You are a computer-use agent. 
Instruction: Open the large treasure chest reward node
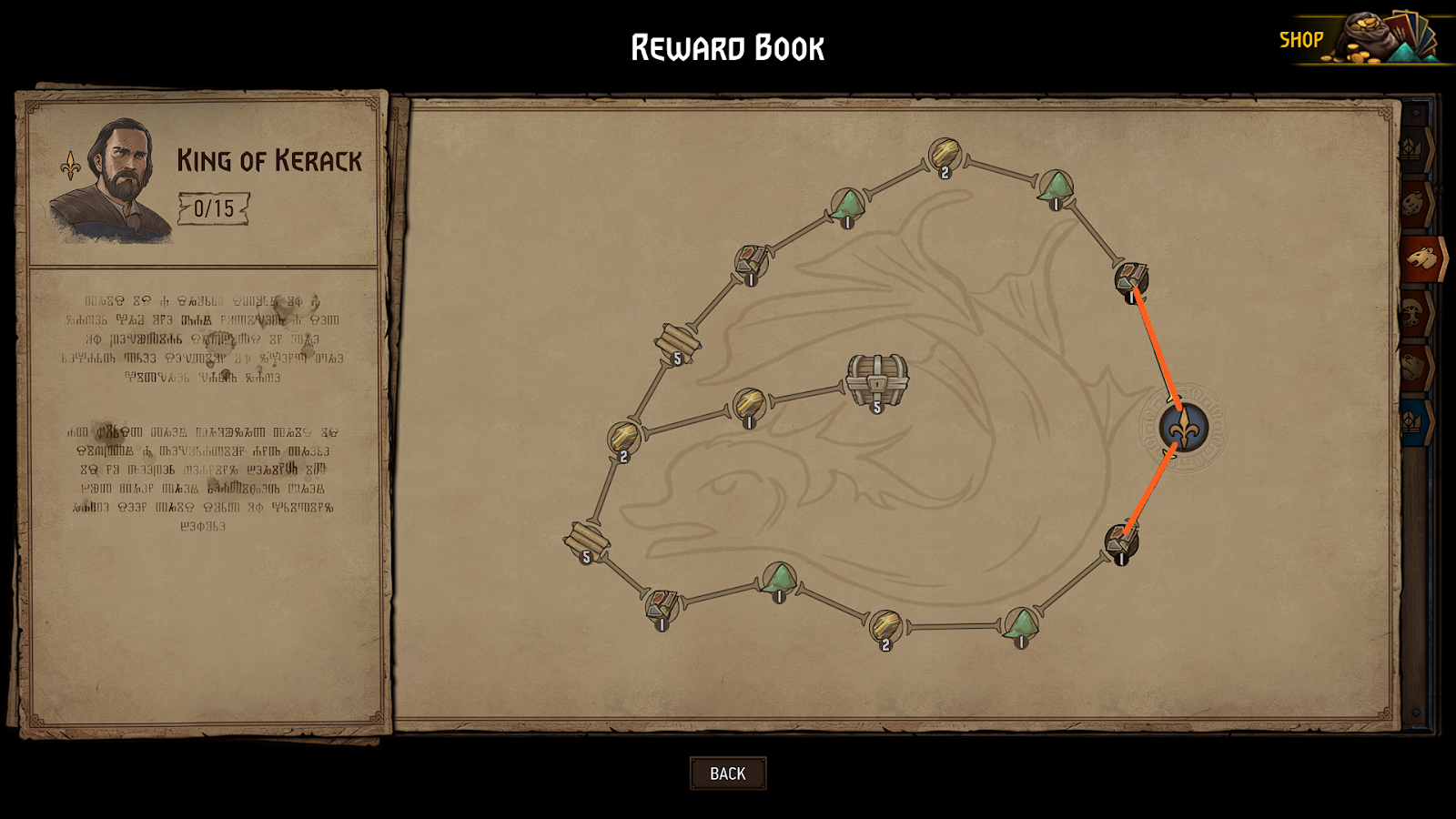tap(876, 380)
